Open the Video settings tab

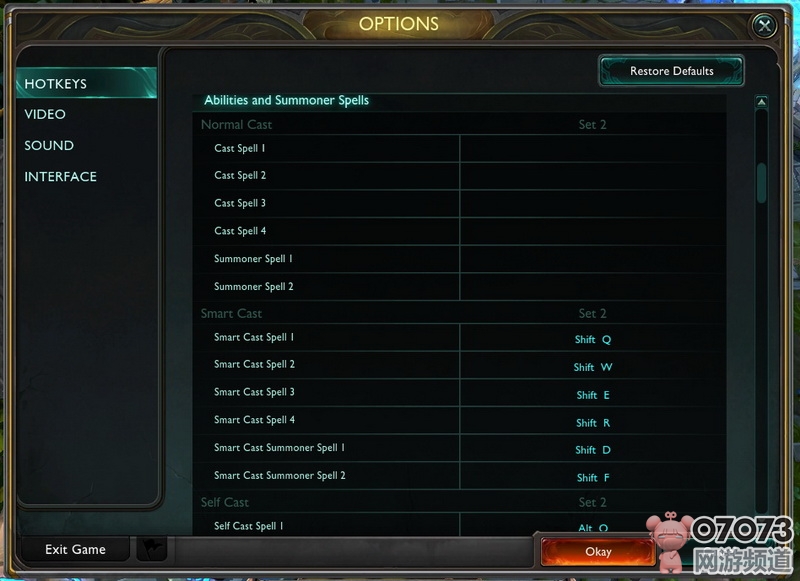pyautogui.click(x=45, y=114)
